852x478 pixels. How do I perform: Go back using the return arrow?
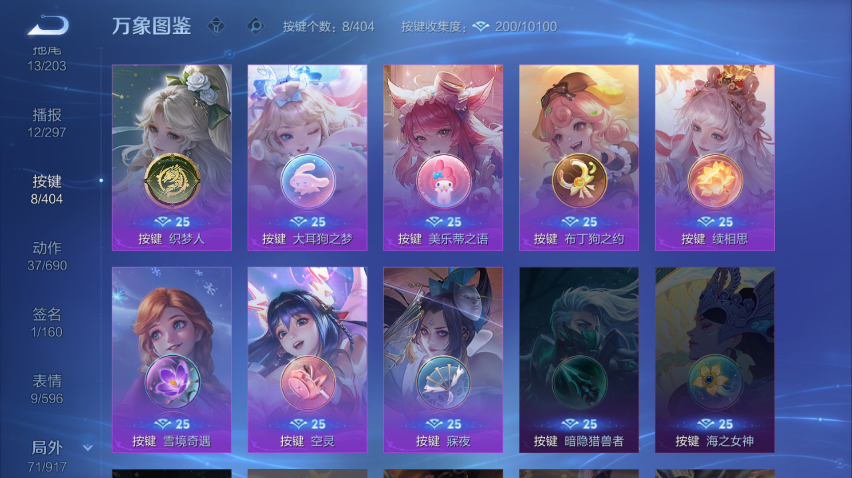(x=47, y=25)
